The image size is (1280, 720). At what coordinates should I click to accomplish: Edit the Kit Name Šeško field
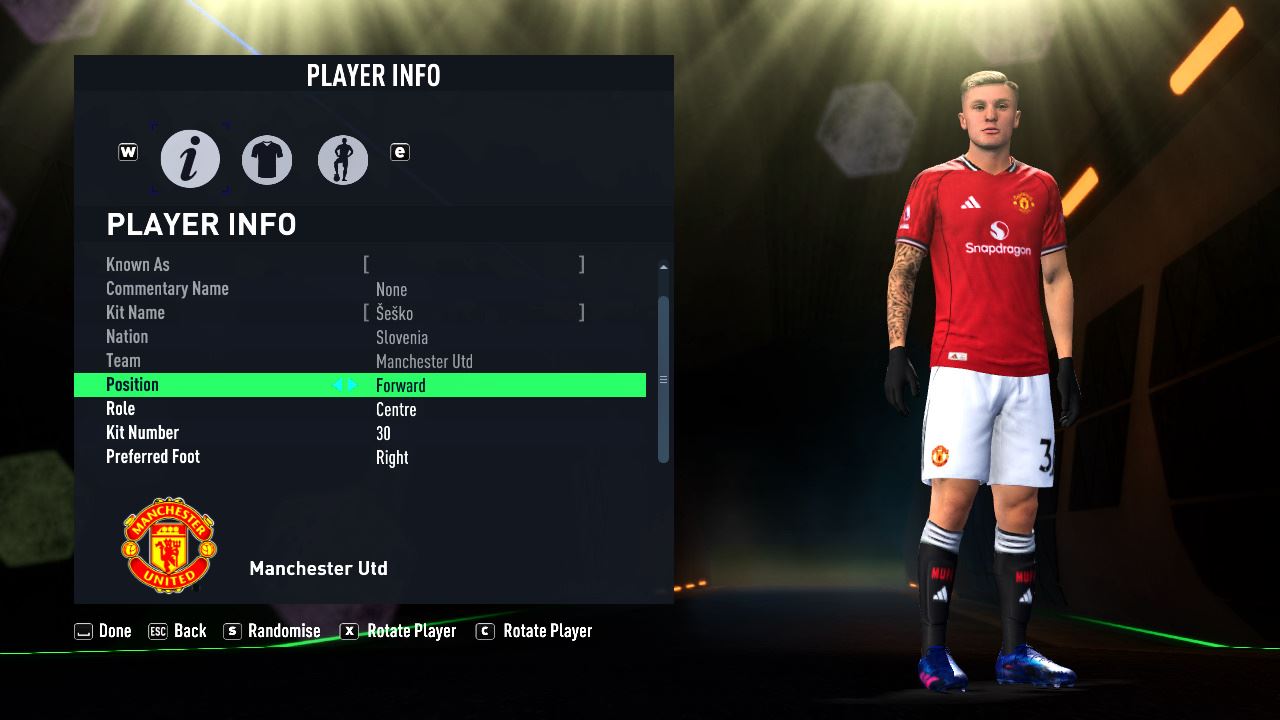tap(473, 313)
